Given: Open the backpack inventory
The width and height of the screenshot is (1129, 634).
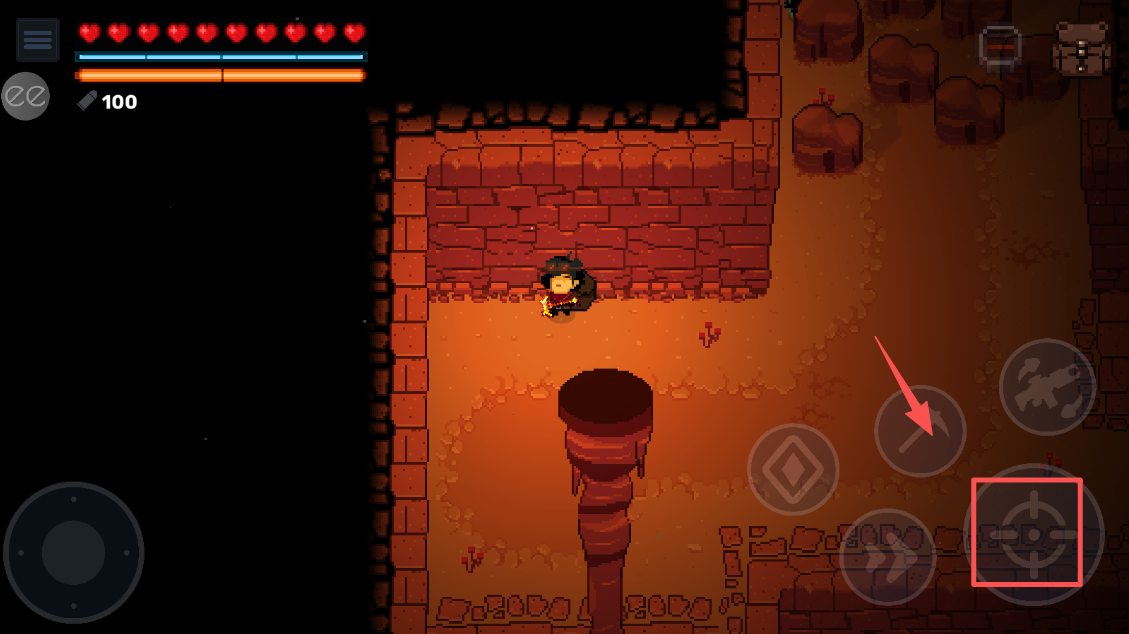Looking at the screenshot, I should point(1081,49).
